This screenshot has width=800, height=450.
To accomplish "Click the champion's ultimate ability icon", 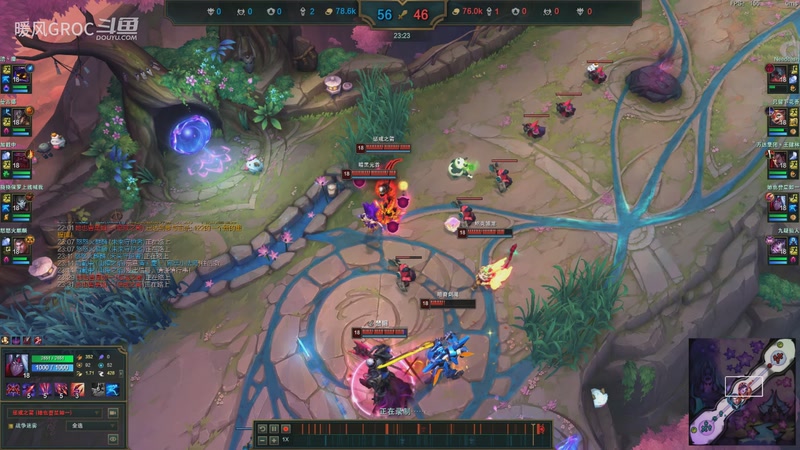I will coord(77,389).
